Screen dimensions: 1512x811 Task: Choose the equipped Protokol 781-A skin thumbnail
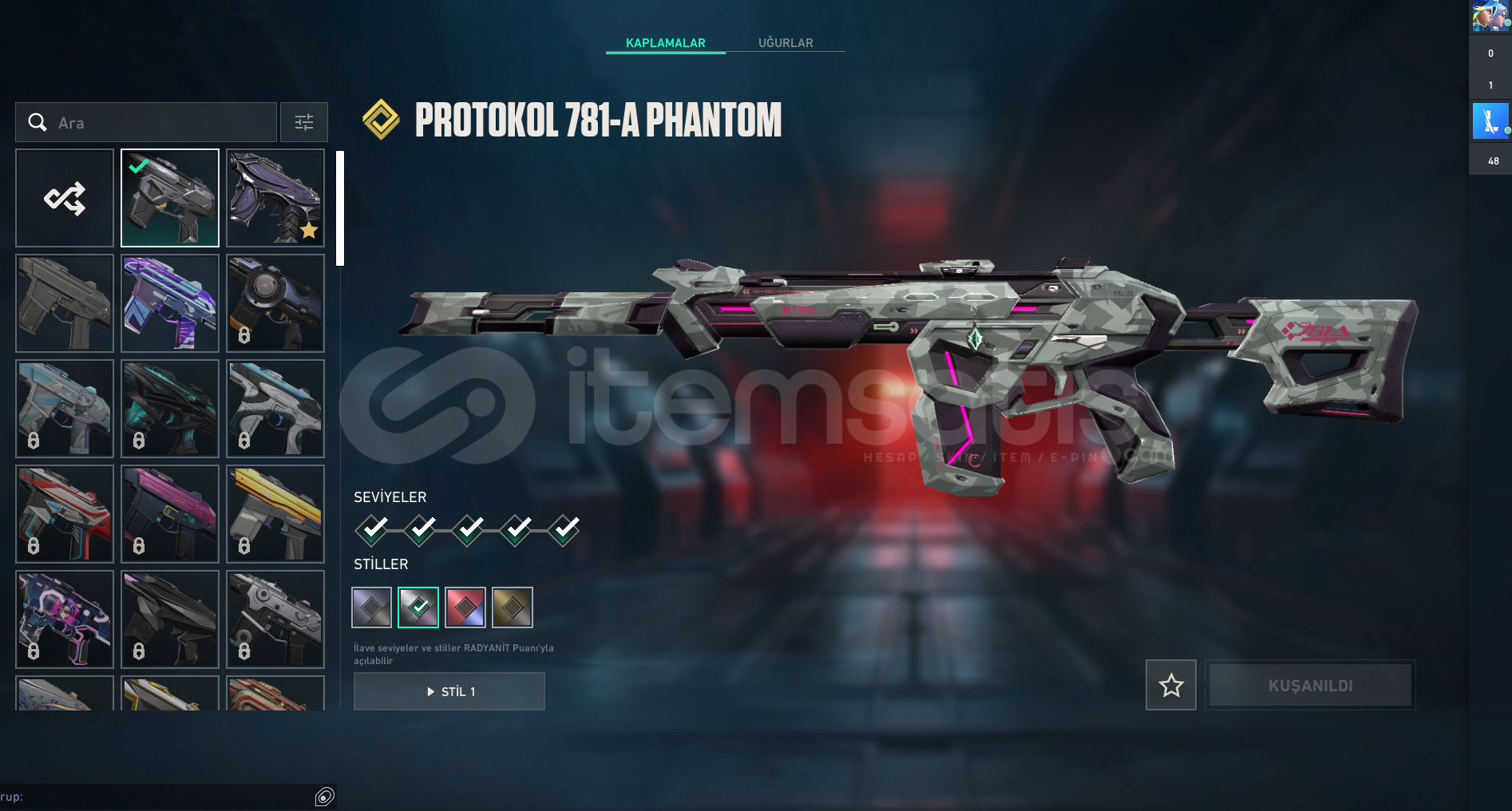click(170, 198)
